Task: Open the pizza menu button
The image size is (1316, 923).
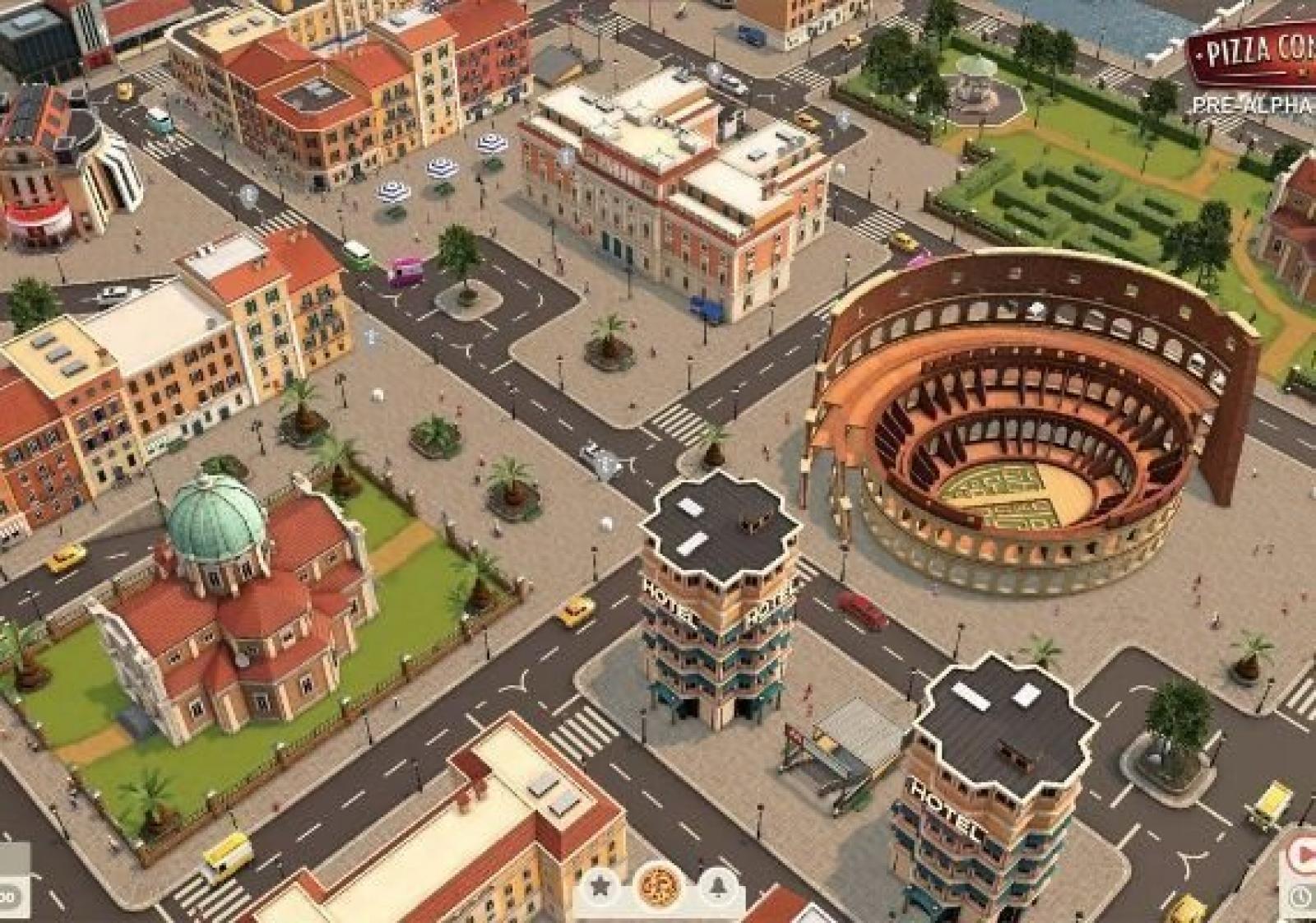Action: coord(659,886)
